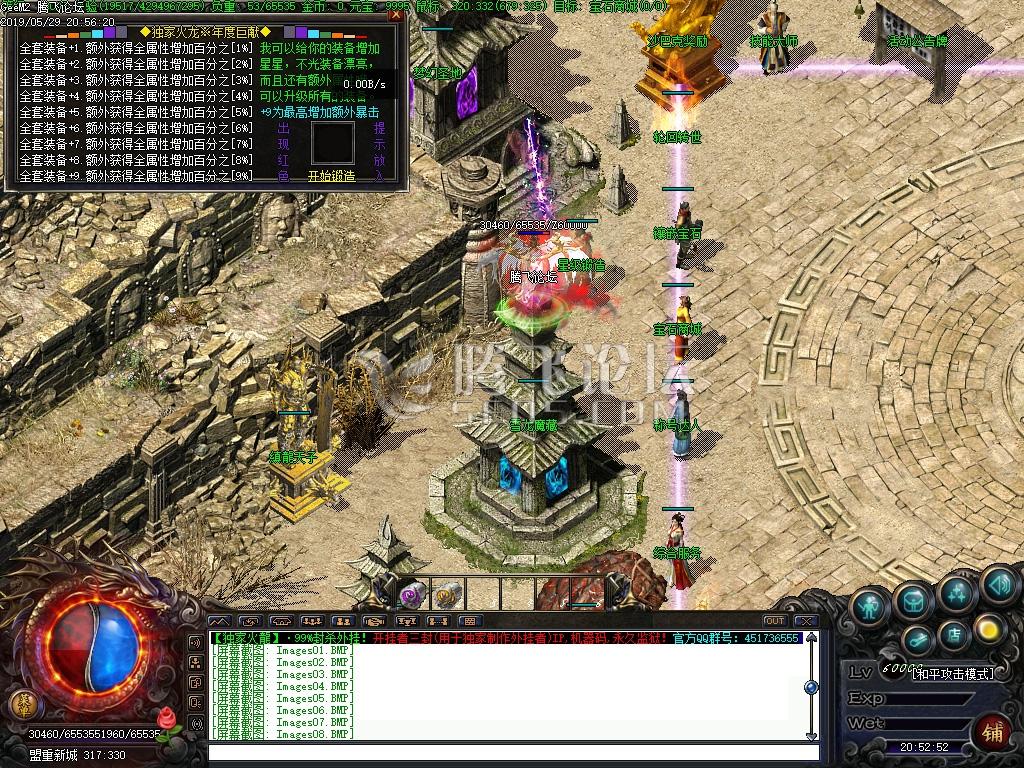The width and height of the screenshot is (1024, 768).
Task: Click the yellow orb button
Action: (x=989, y=628)
